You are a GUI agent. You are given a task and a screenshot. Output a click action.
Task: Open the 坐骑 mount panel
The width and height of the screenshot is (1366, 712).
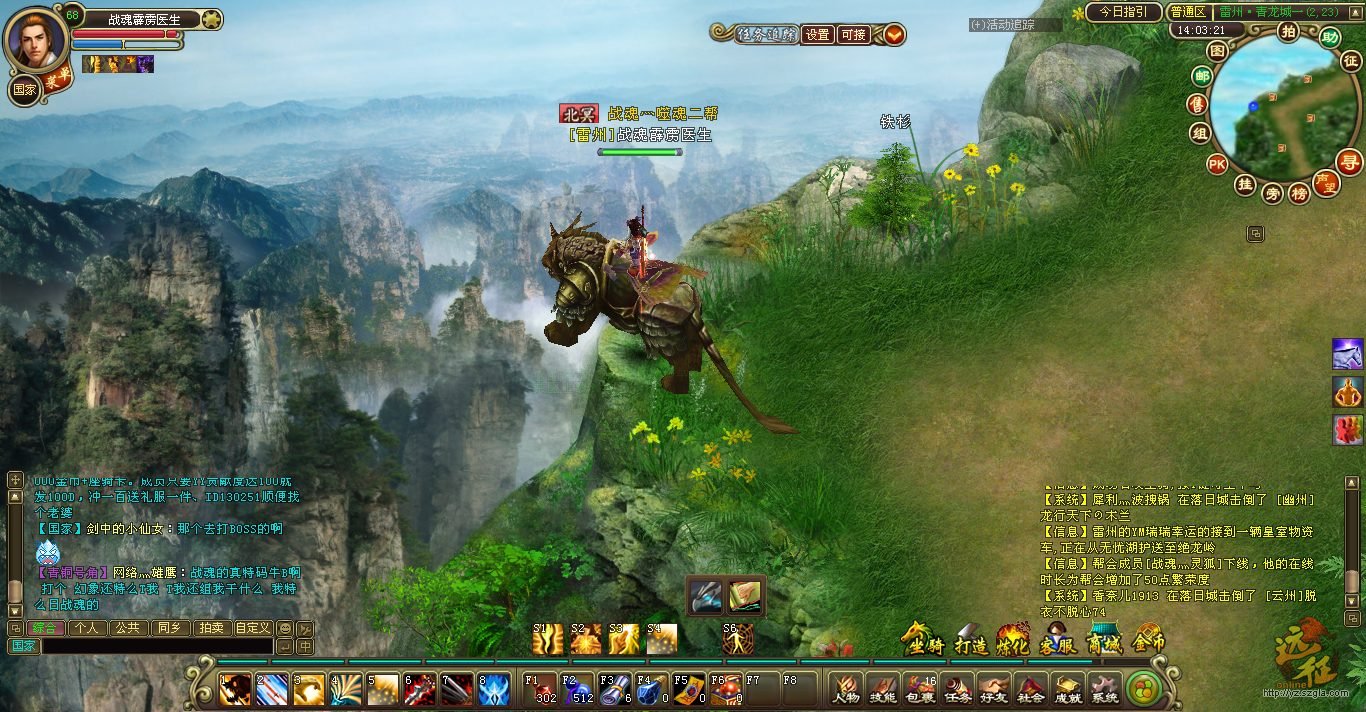[924, 641]
